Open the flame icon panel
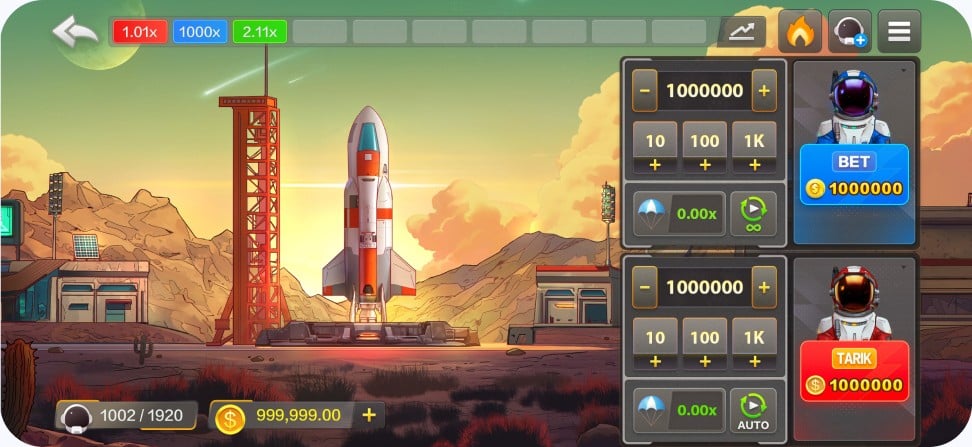This screenshot has width=972, height=447. [x=799, y=32]
